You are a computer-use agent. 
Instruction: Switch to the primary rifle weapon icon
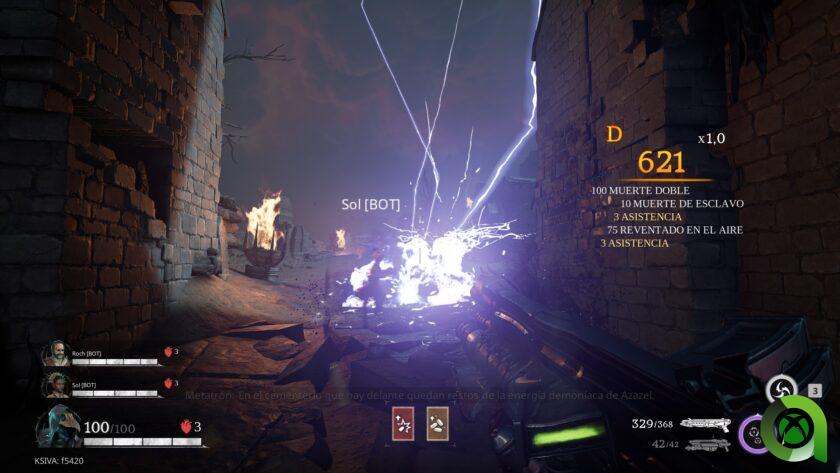(706, 424)
